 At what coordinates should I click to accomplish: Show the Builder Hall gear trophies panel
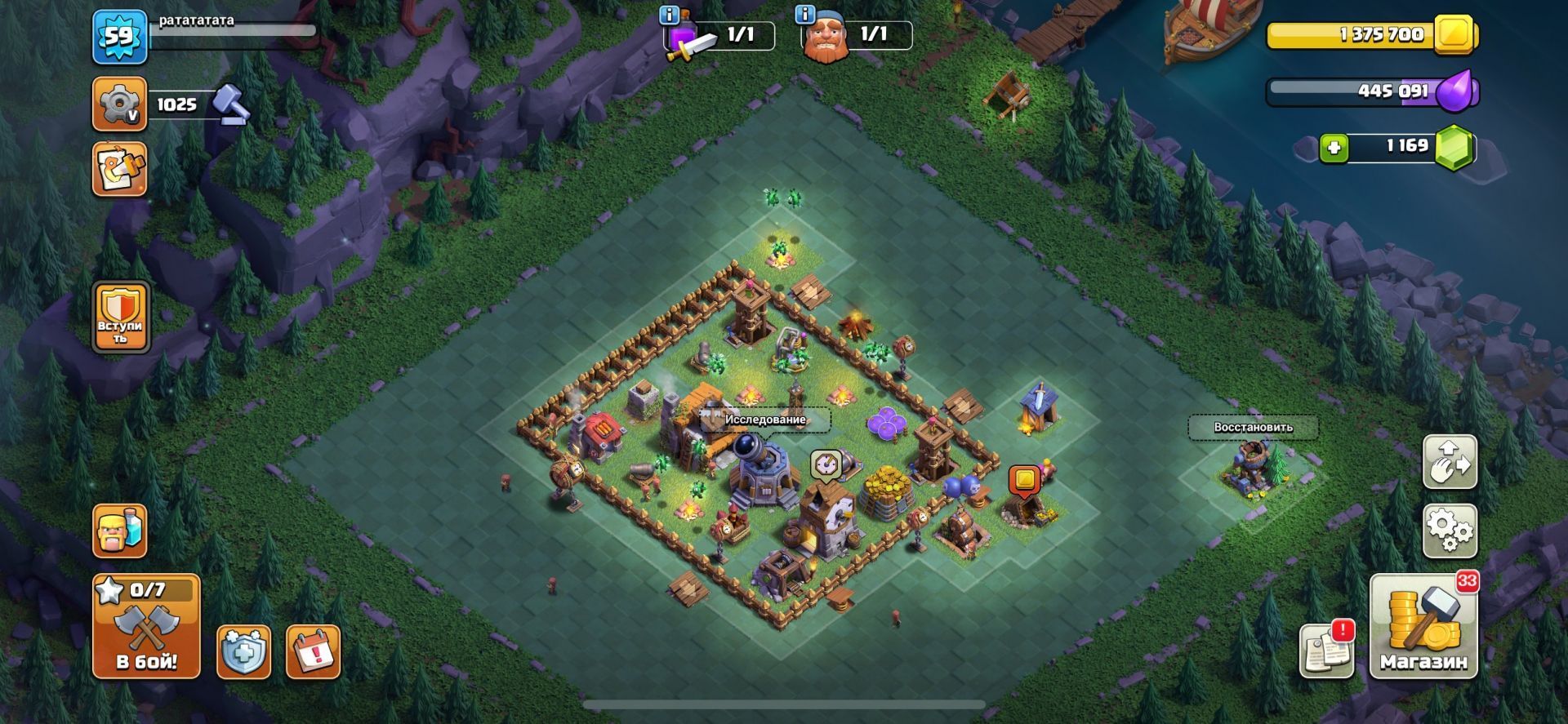tap(119, 104)
